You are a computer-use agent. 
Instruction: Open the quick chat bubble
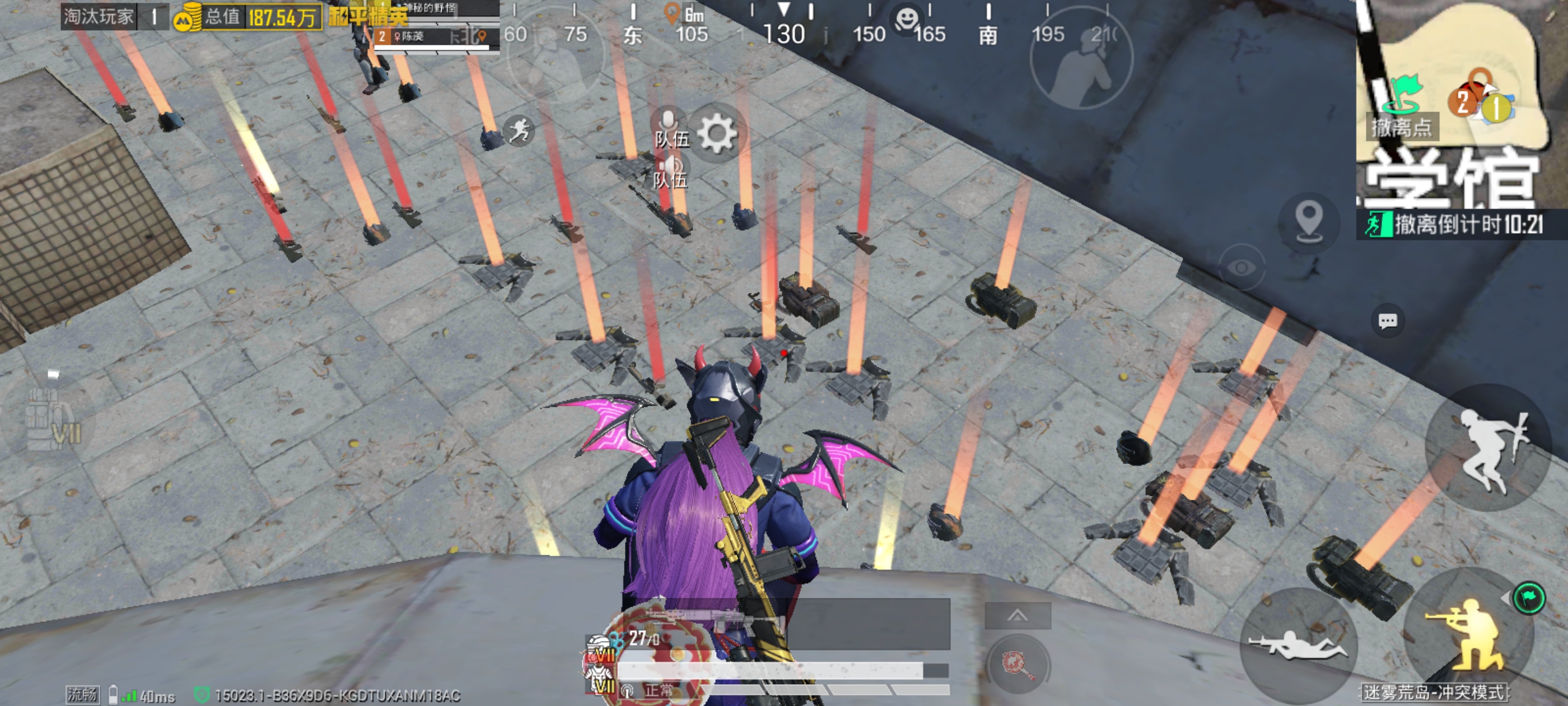point(1387,321)
